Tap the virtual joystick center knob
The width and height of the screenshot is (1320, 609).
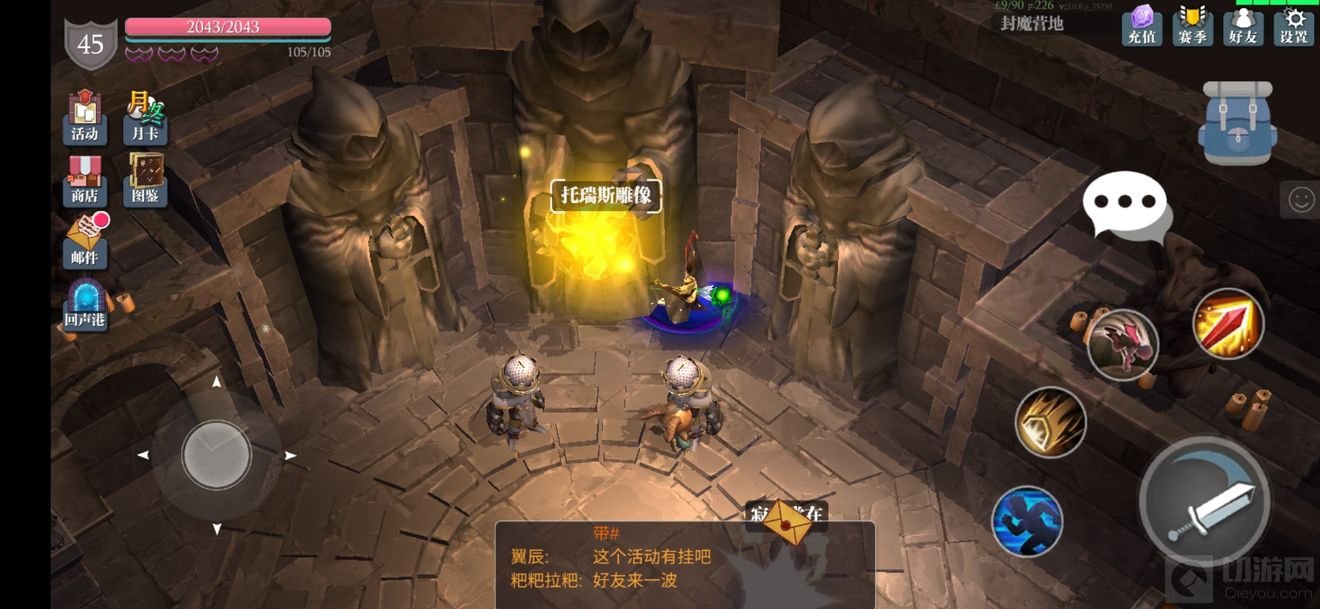(x=216, y=455)
